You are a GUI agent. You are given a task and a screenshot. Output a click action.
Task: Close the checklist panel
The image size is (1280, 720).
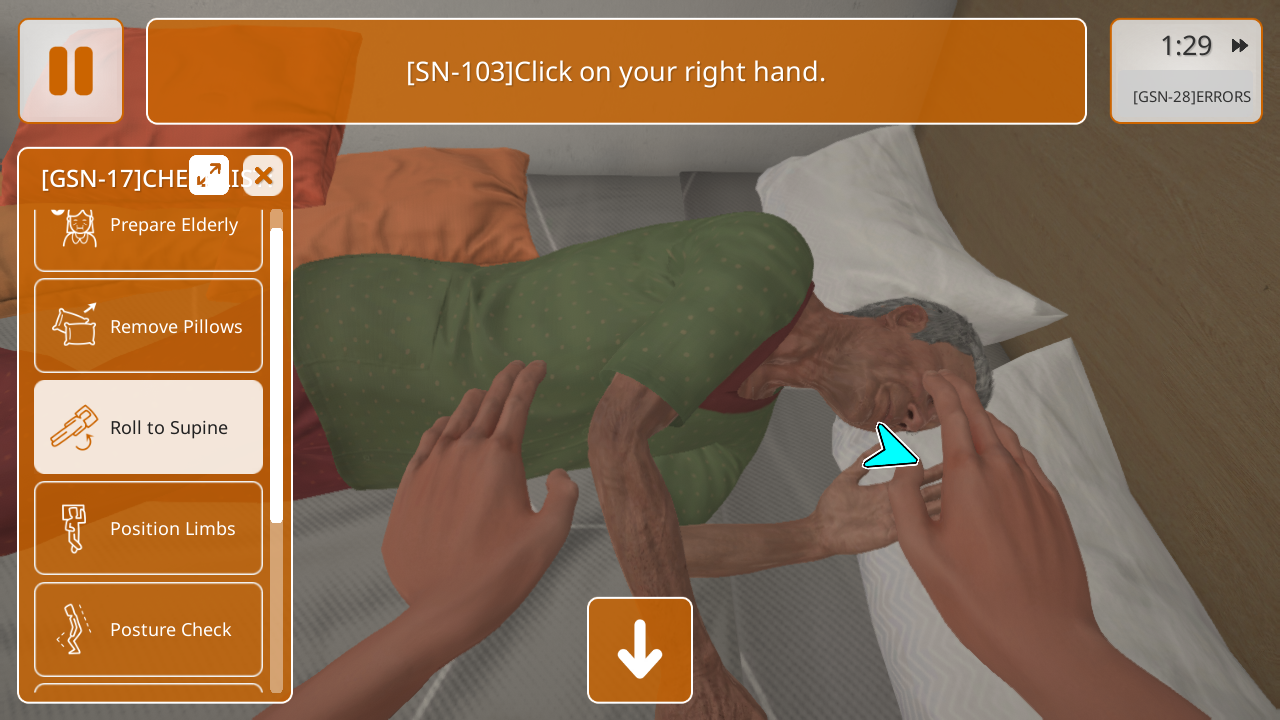[x=263, y=175]
